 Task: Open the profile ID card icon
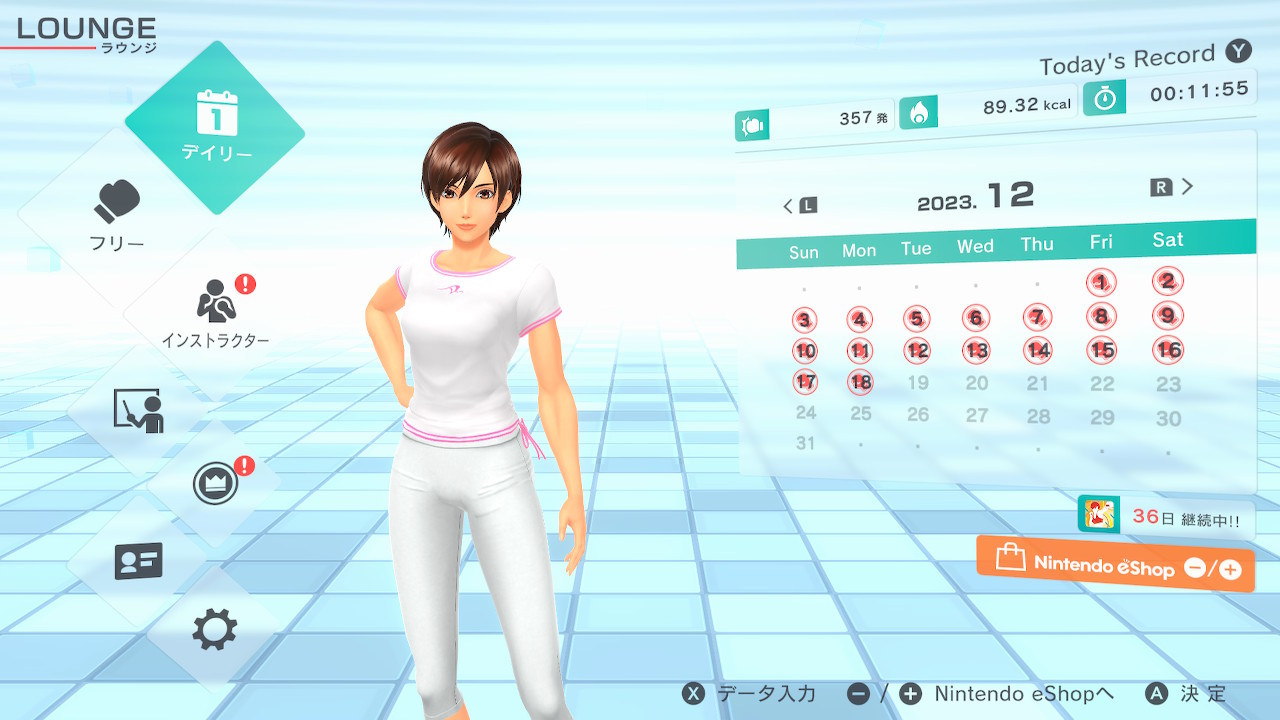(x=138, y=561)
